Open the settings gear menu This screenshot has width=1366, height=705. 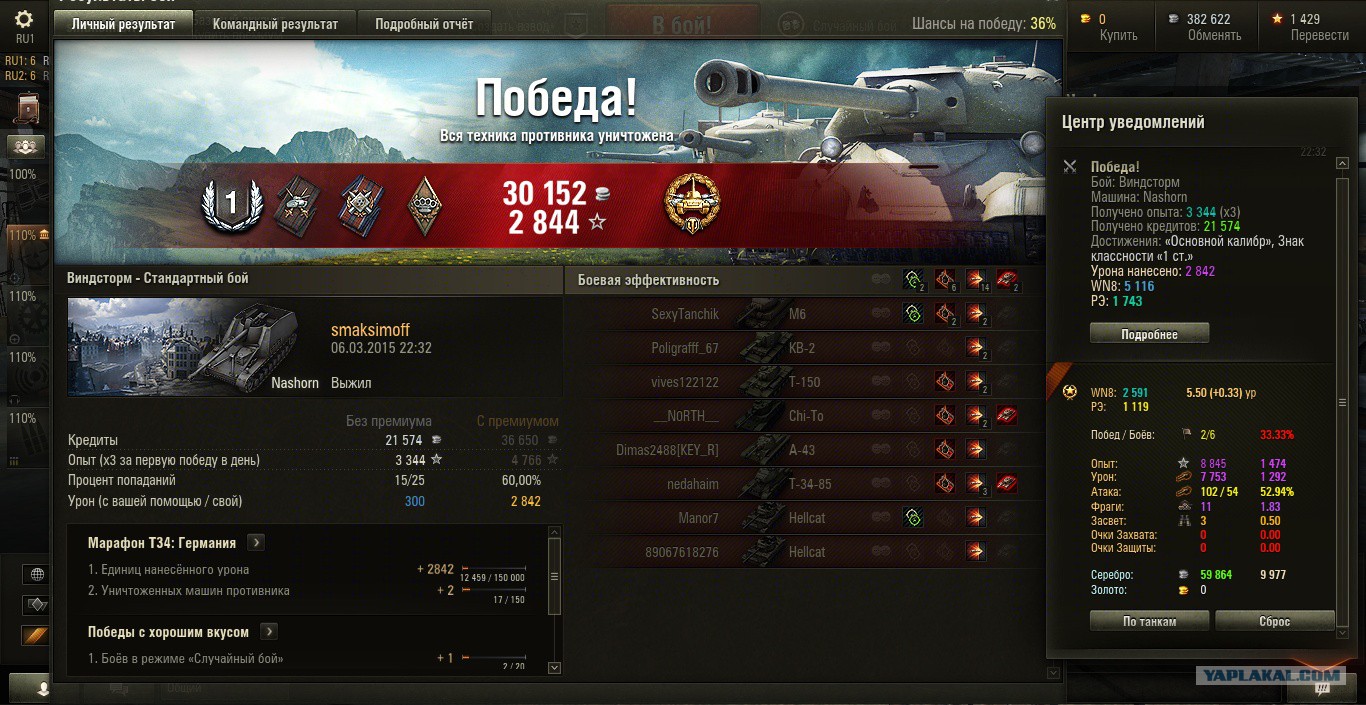coord(24,19)
